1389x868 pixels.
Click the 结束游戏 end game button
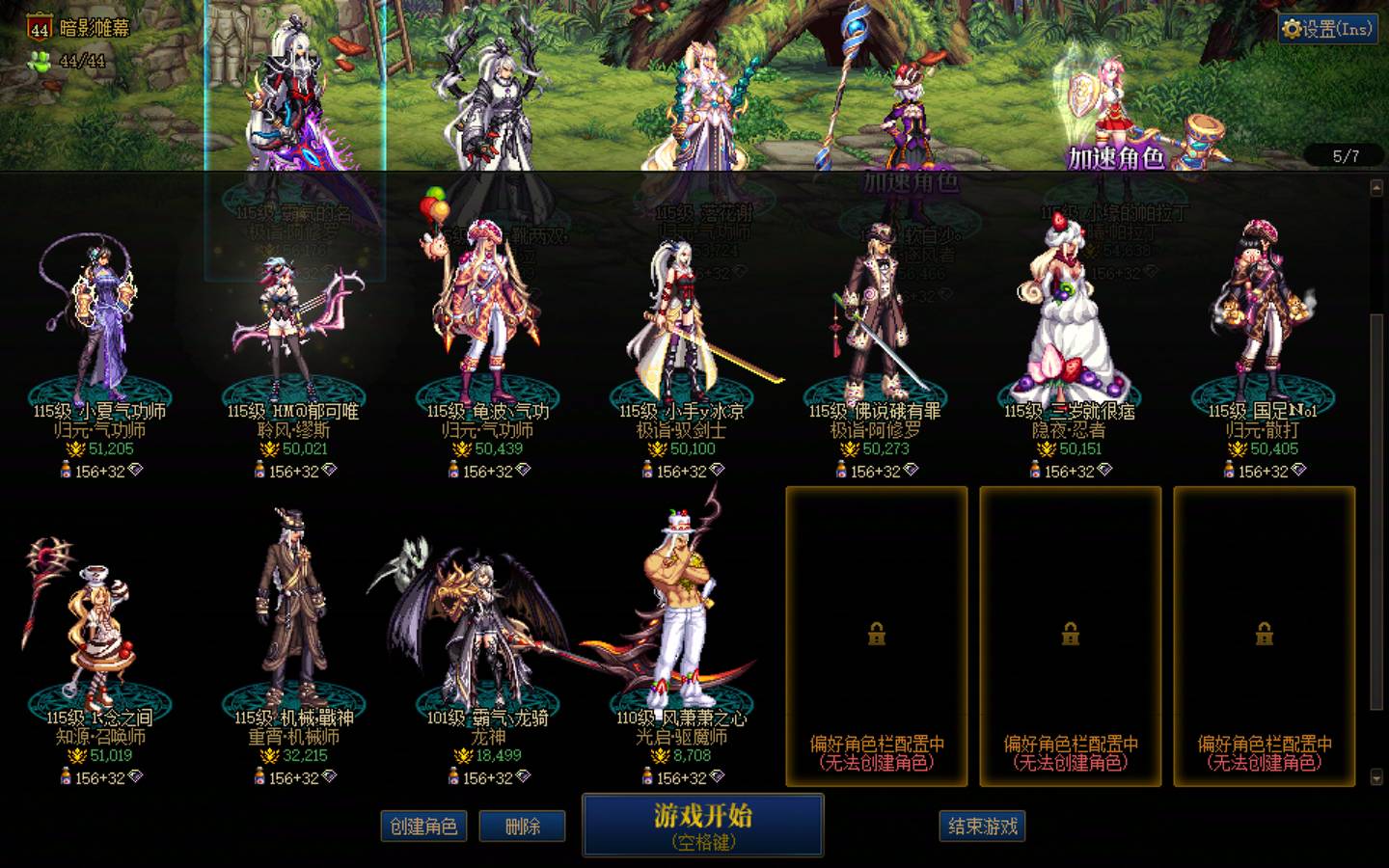(983, 826)
